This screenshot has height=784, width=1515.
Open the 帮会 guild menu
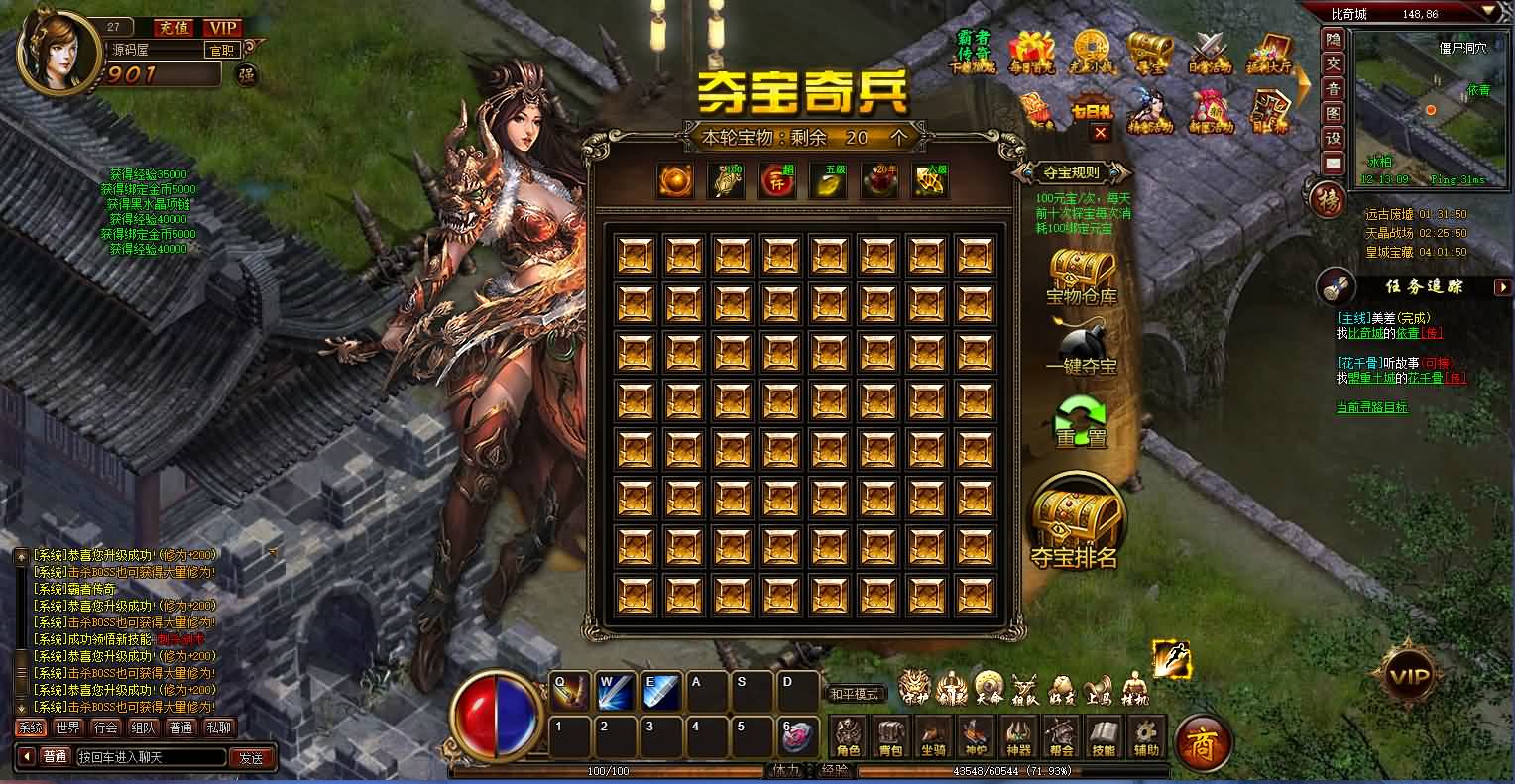click(1061, 737)
